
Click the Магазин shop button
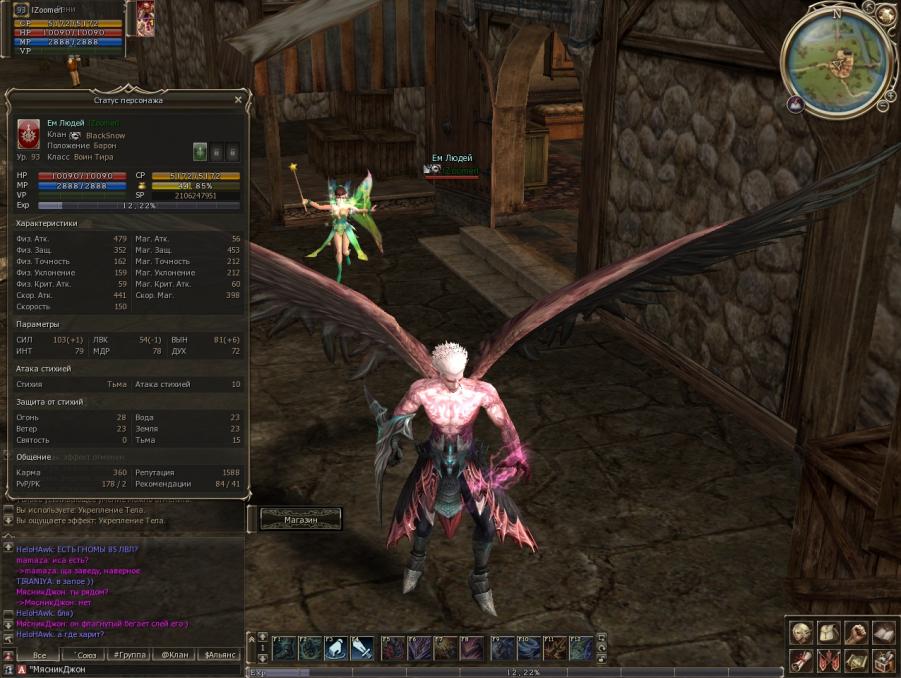pos(300,520)
